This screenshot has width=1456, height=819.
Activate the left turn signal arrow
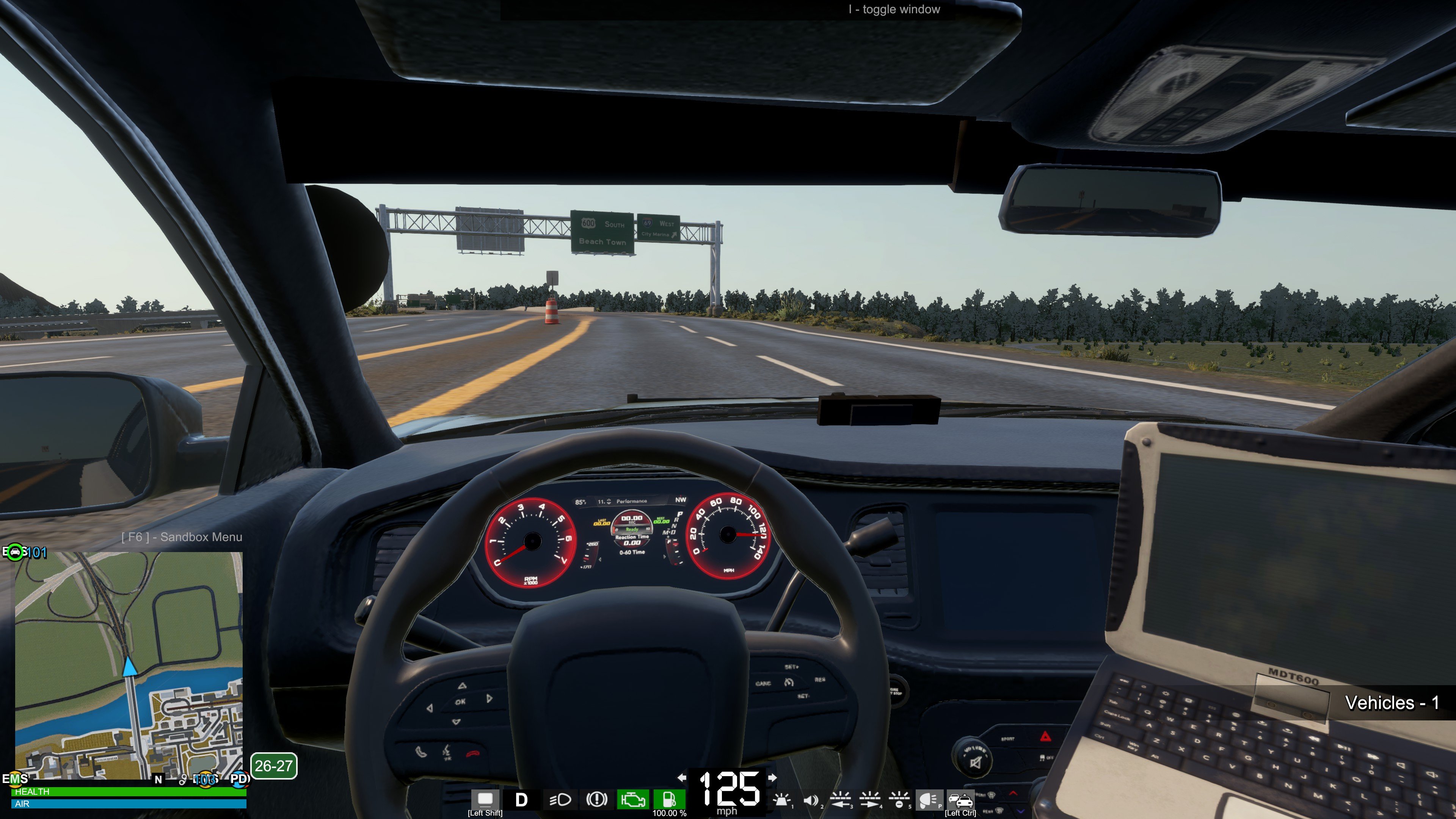tap(682, 778)
